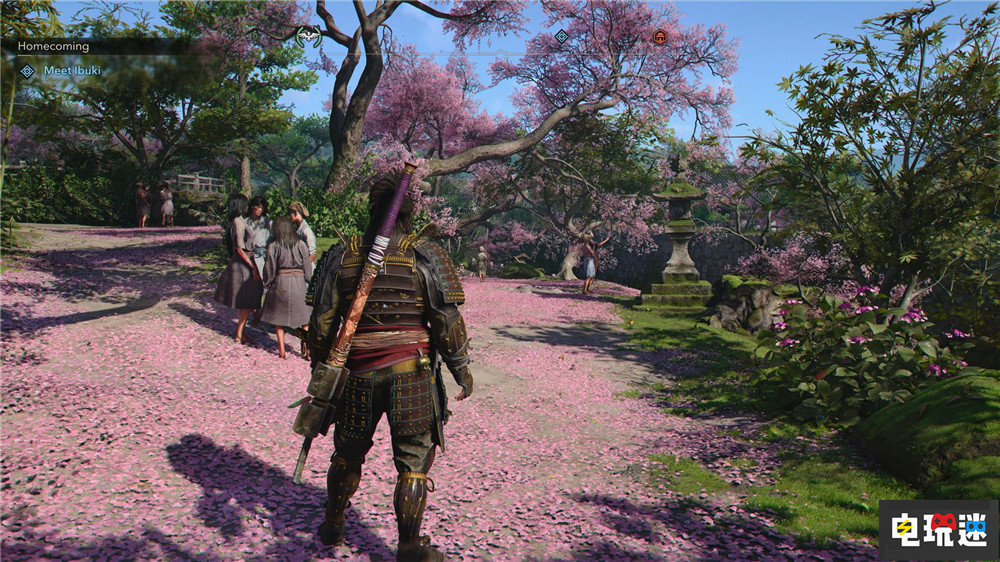Select the diamond quest marker on compass

coord(561,37)
